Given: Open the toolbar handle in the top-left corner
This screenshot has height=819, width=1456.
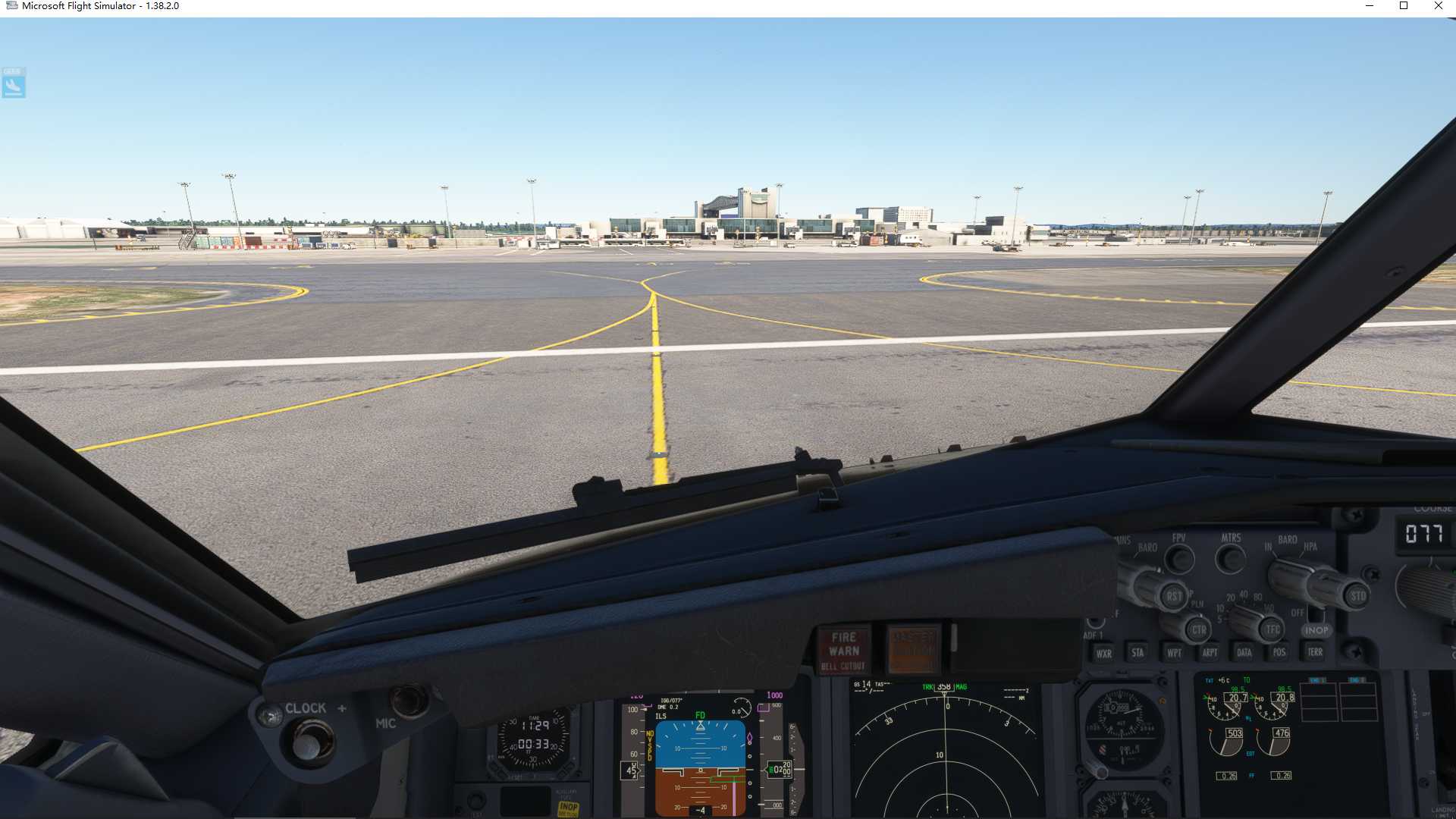Looking at the screenshot, I should pyautogui.click(x=13, y=83).
